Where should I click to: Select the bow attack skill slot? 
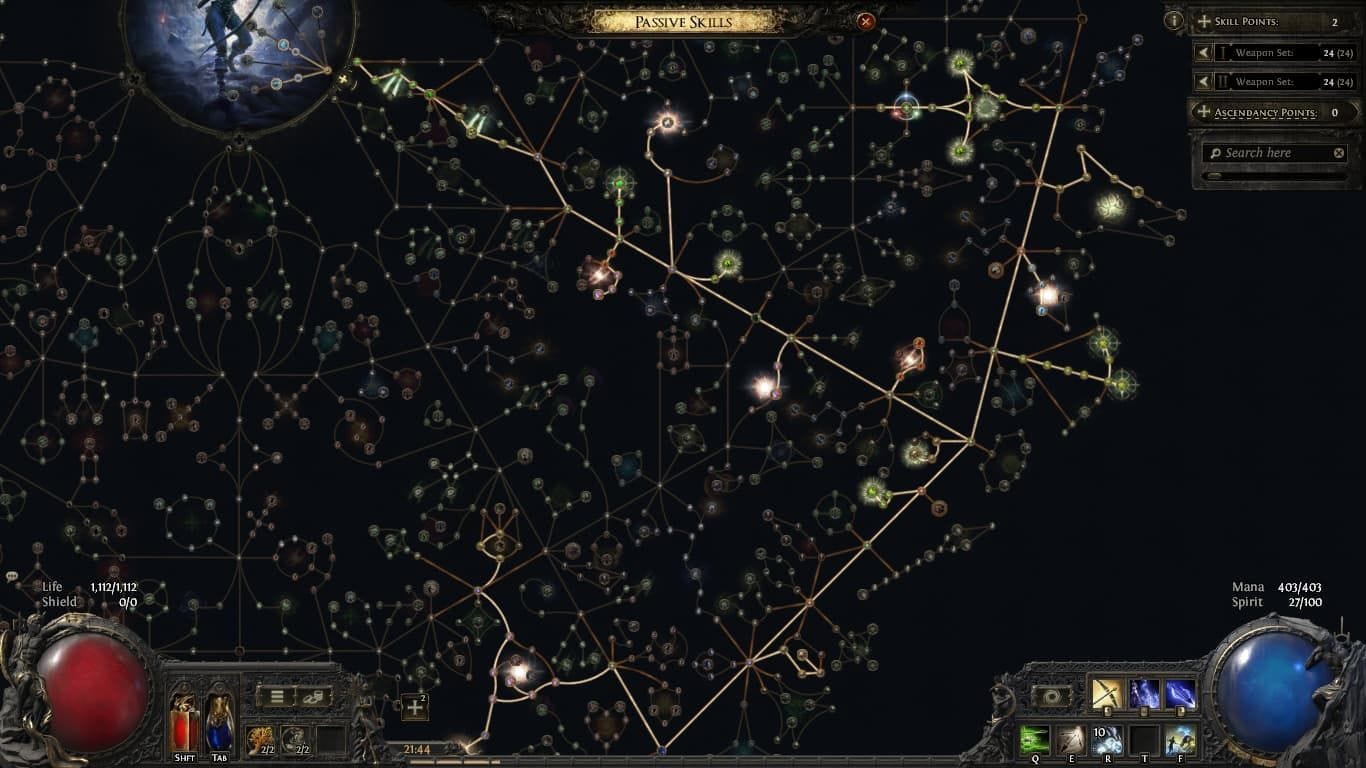pyautogui.click(x=1106, y=694)
